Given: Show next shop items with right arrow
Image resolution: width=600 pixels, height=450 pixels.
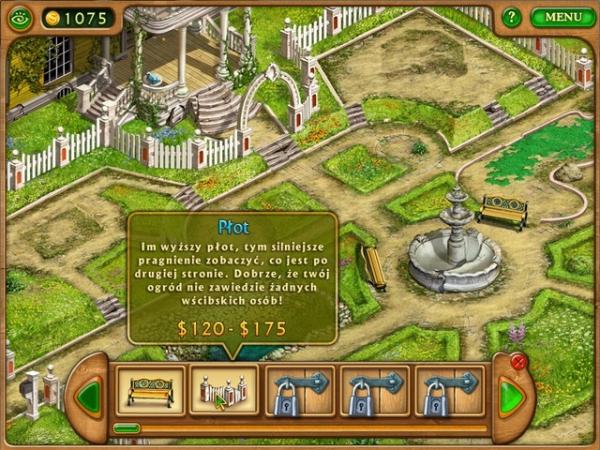Looking at the screenshot, I should 511,397.
